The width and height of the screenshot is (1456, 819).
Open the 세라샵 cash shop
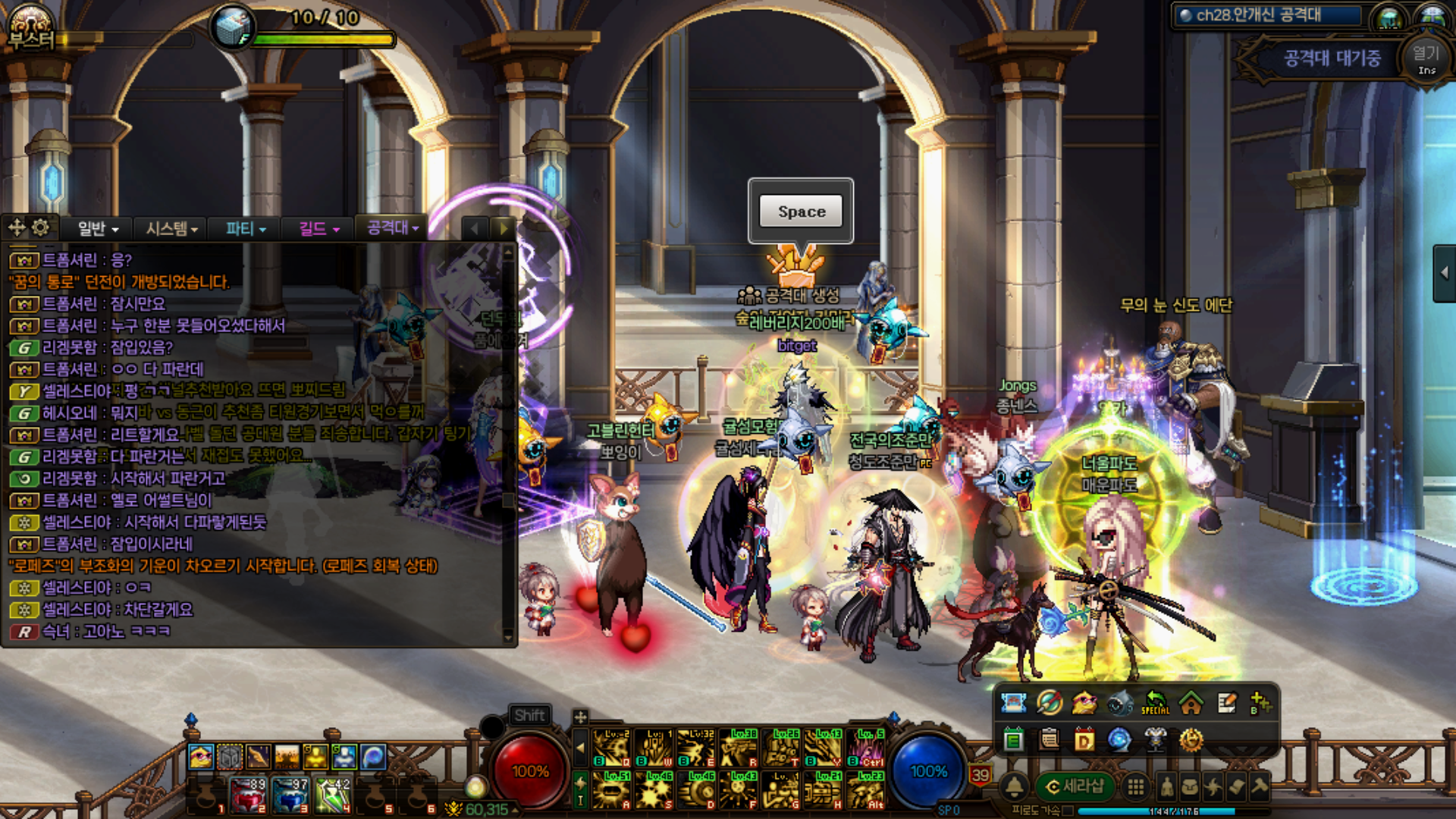tap(1075, 786)
